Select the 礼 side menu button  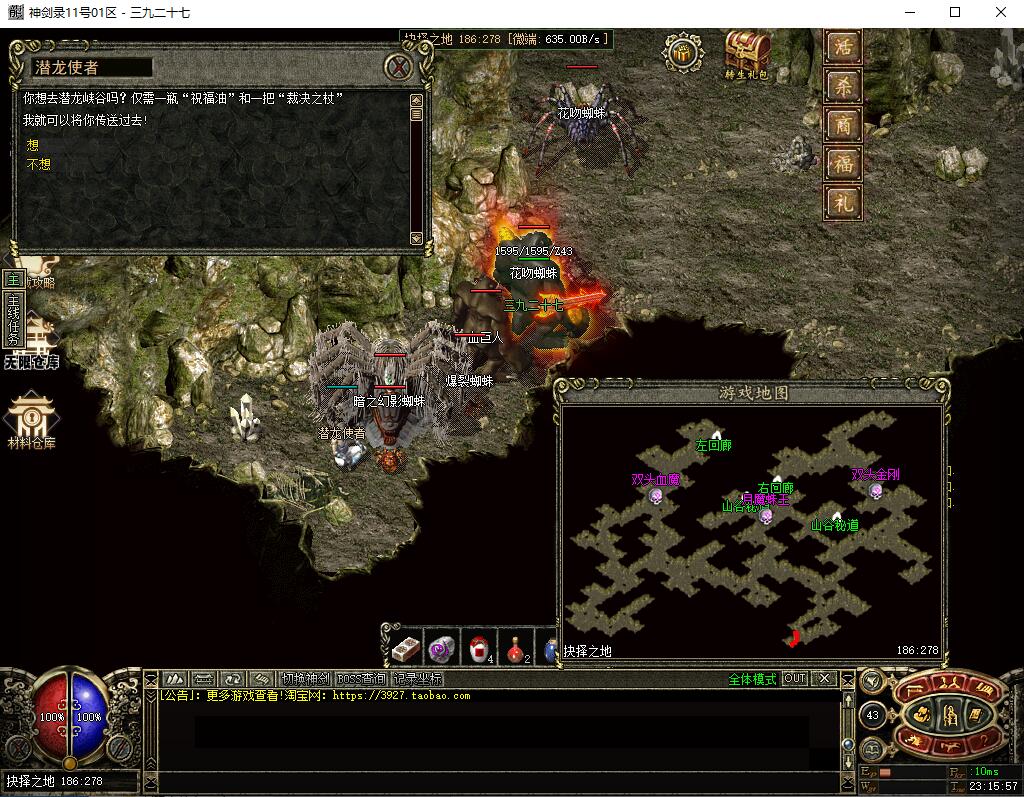(x=842, y=202)
